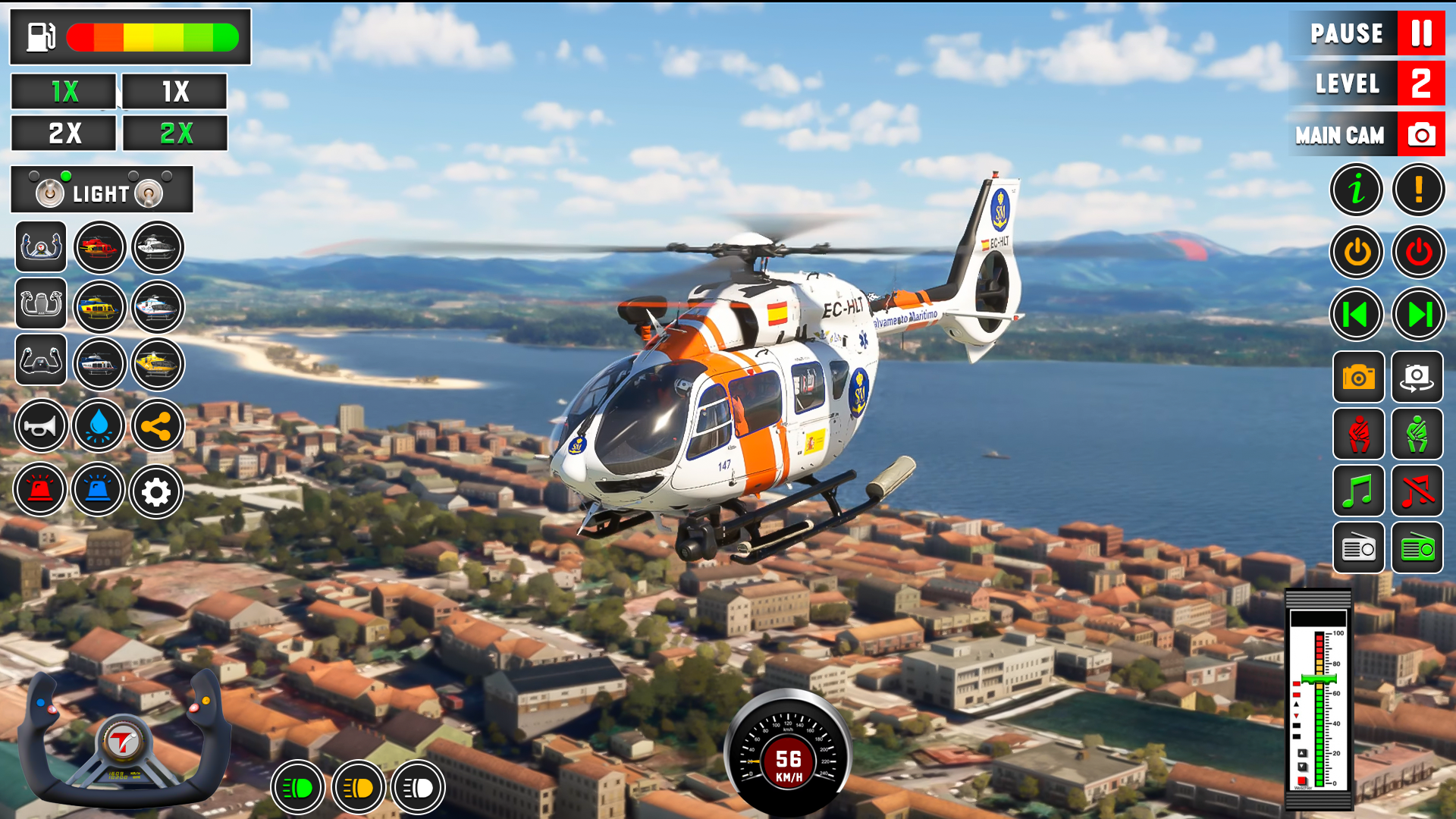Turn on the blue siren

click(x=98, y=489)
